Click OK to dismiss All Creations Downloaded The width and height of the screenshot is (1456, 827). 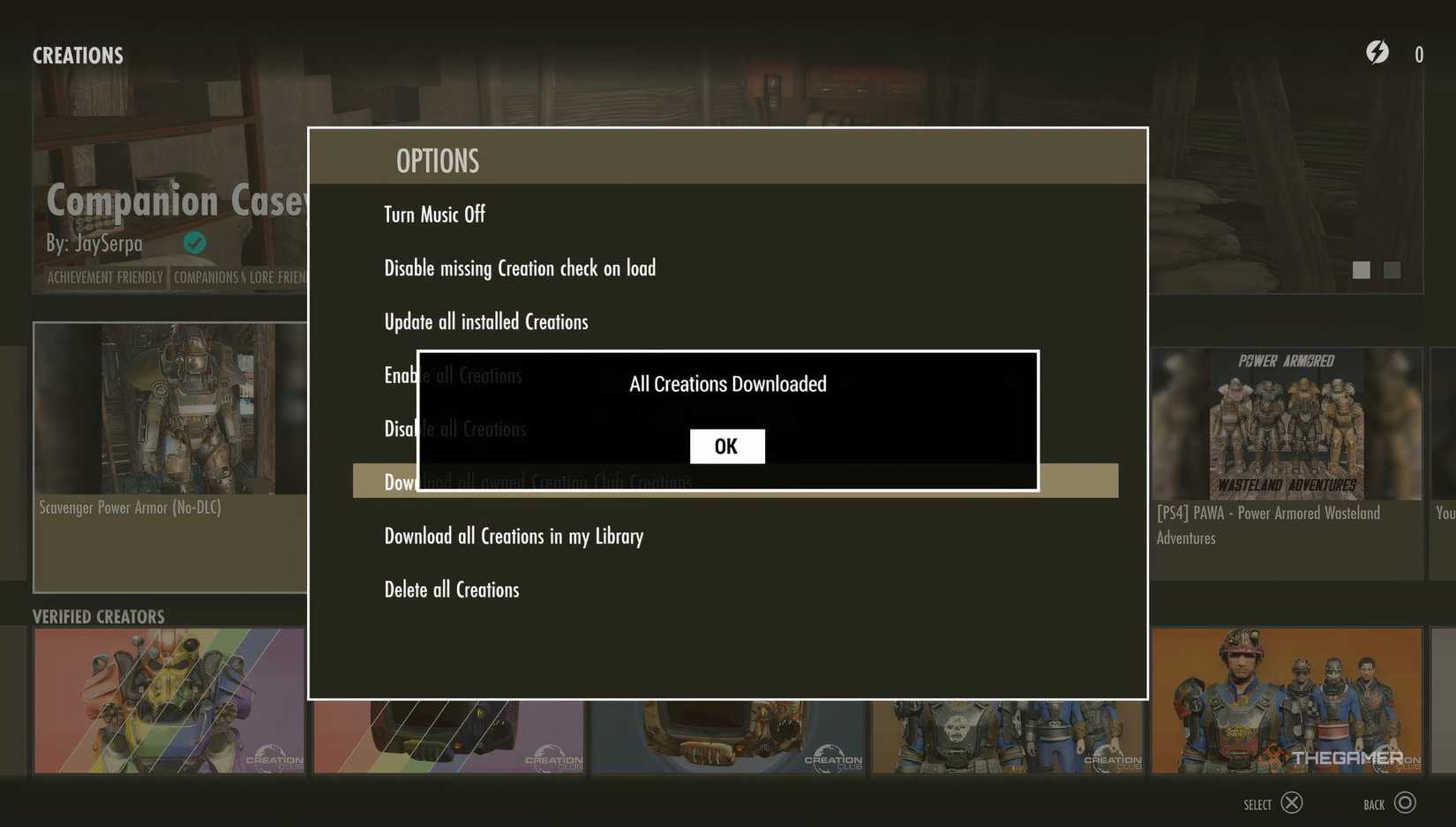(x=726, y=446)
